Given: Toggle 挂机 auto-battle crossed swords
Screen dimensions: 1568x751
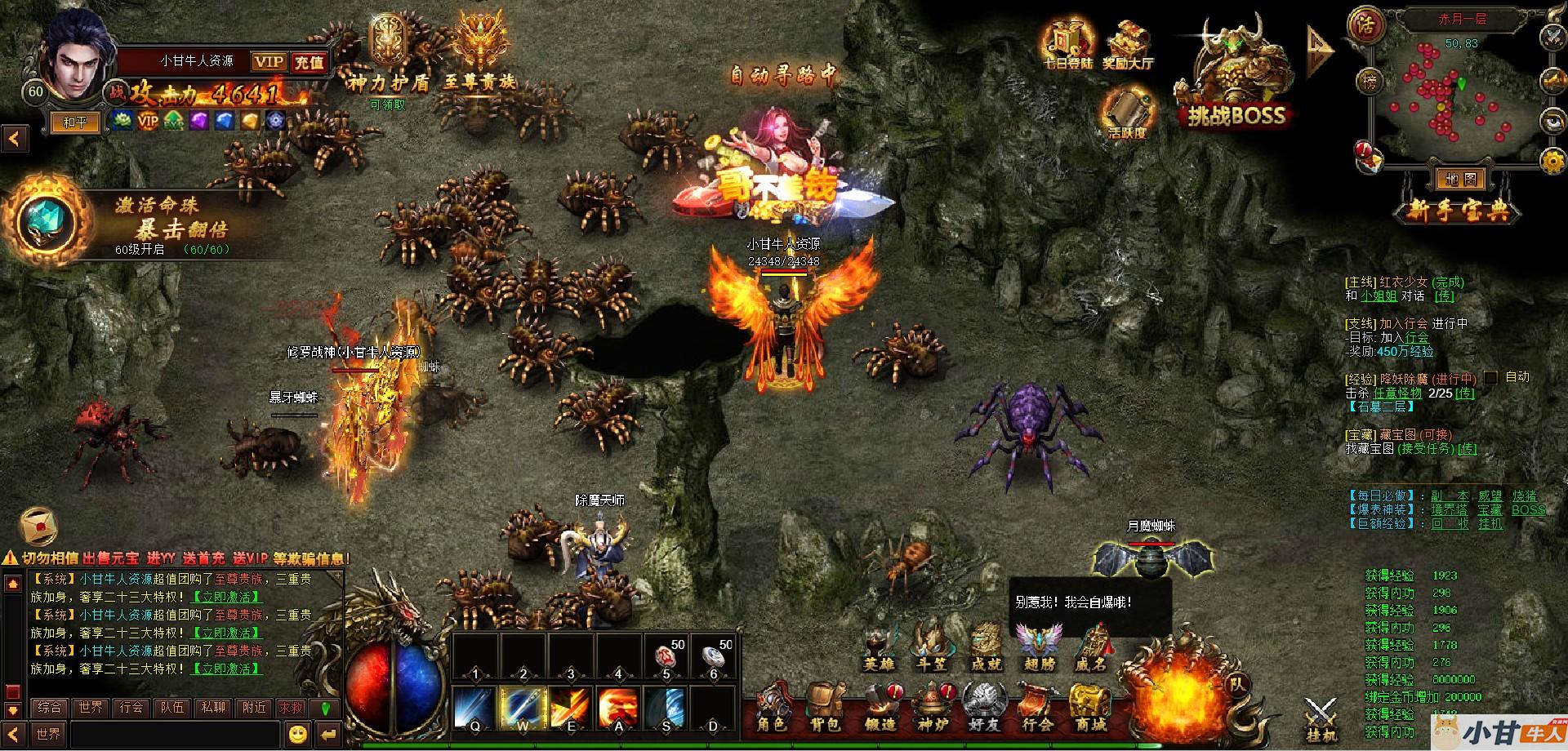Looking at the screenshot, I should (1320, 718).
